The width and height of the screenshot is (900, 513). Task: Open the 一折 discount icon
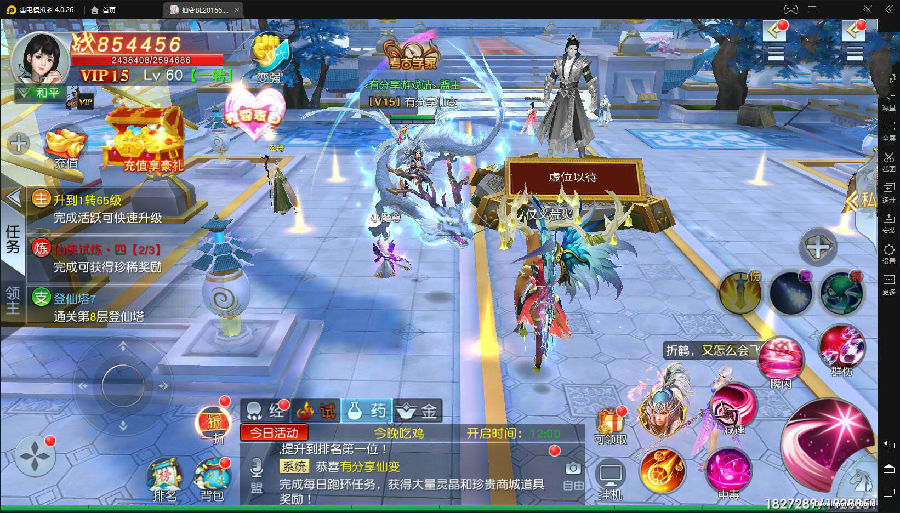(x=211, y=423)
